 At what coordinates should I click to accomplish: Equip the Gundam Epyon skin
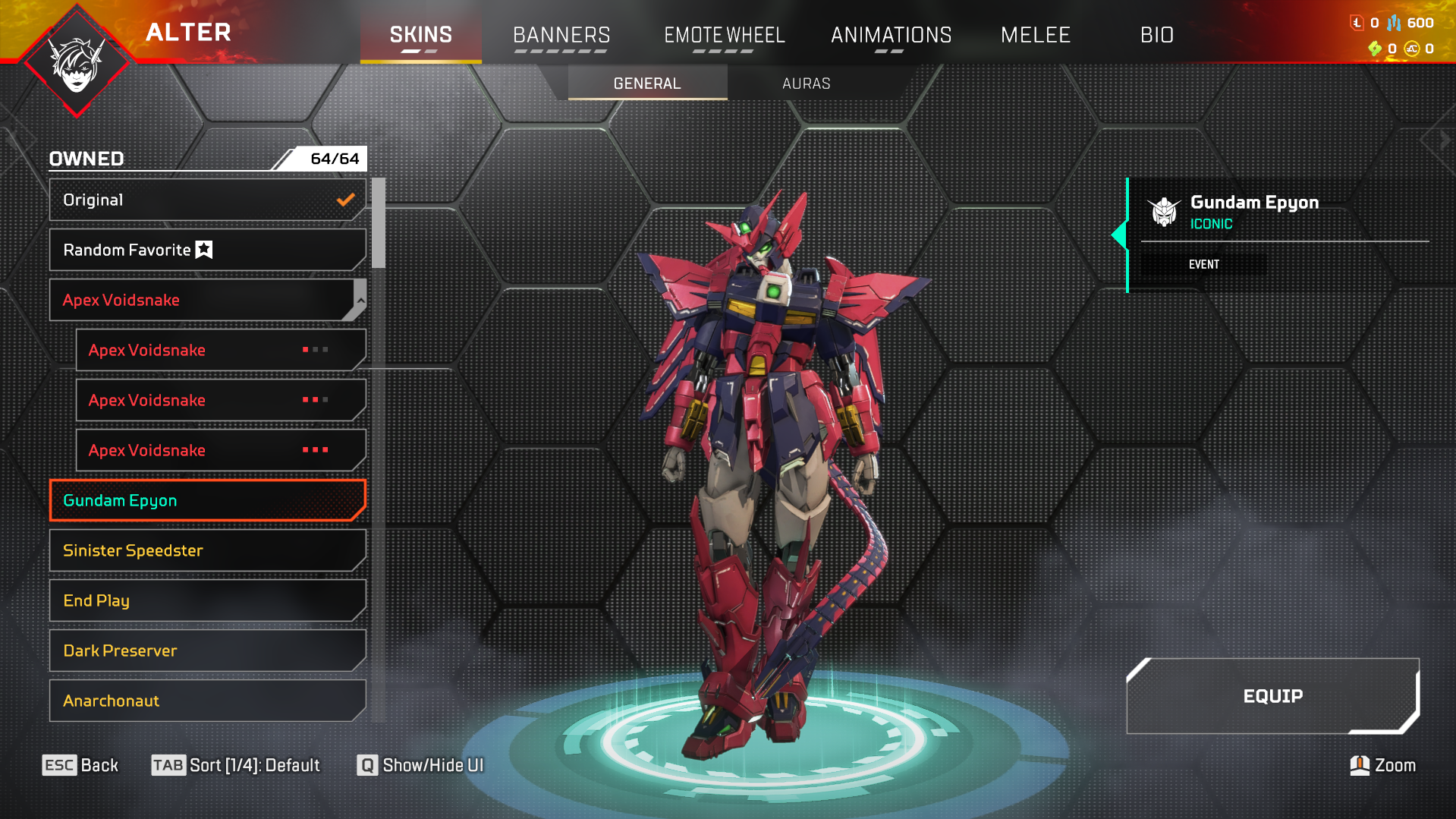[x=1272, y=696]
